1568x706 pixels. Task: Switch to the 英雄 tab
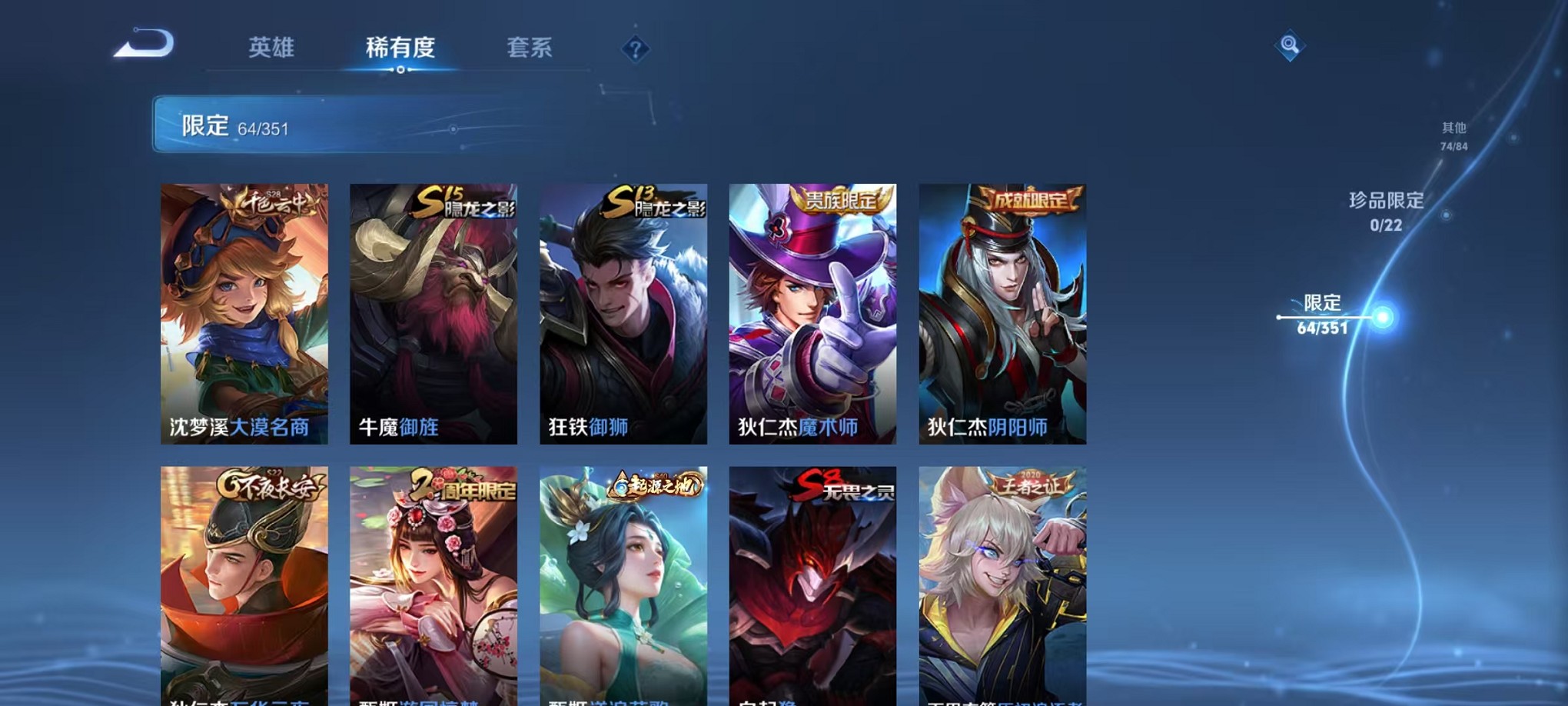[271, 48]
